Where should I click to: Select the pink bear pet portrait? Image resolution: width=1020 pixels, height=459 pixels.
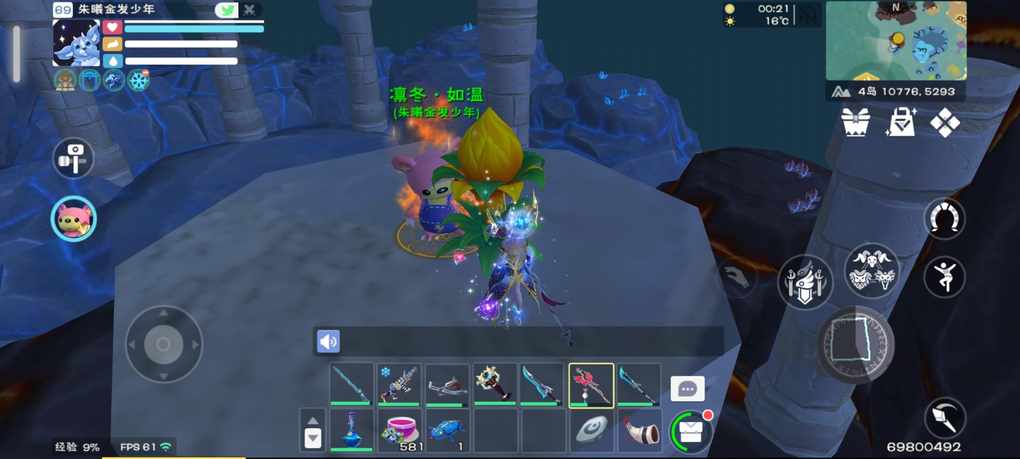73,217
